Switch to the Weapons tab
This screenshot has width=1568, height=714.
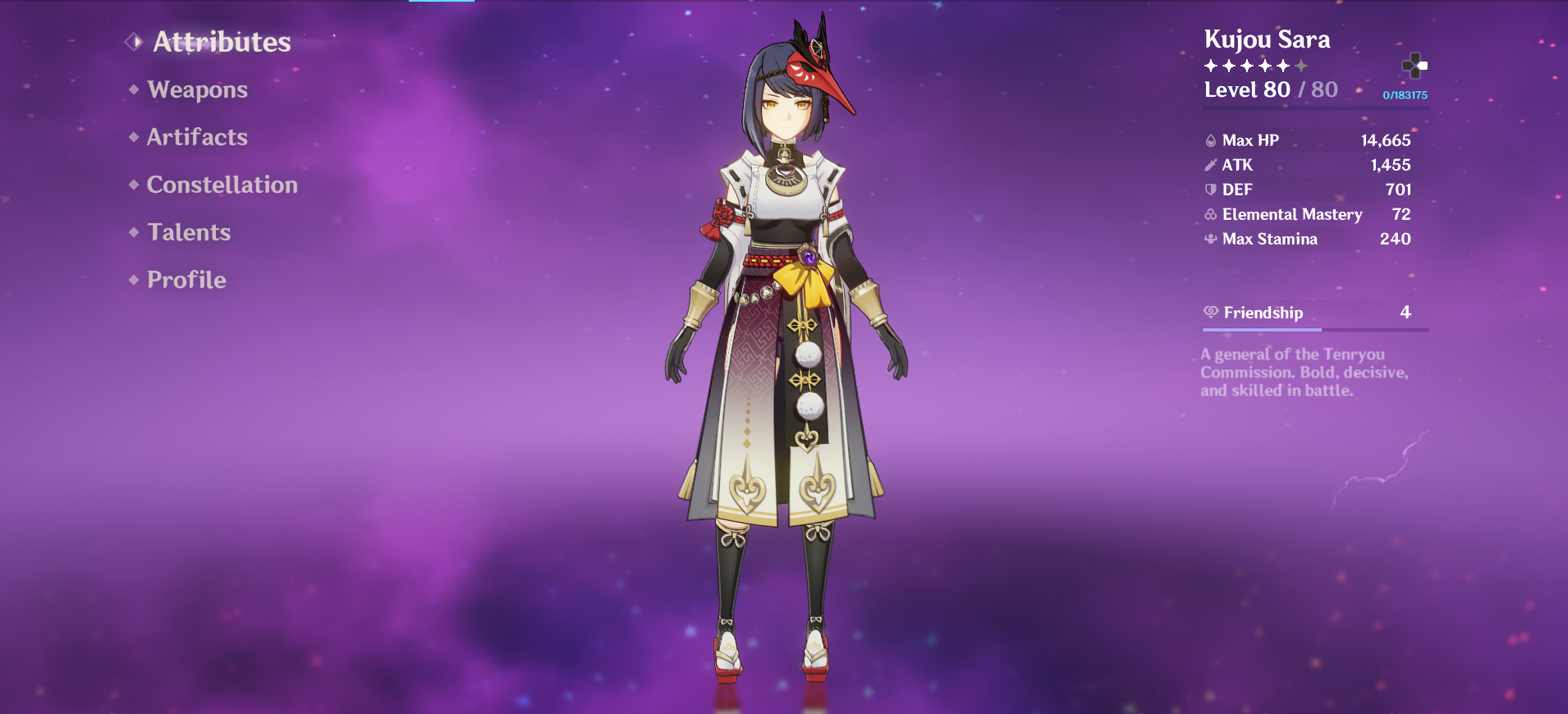(x=197, y=89)
